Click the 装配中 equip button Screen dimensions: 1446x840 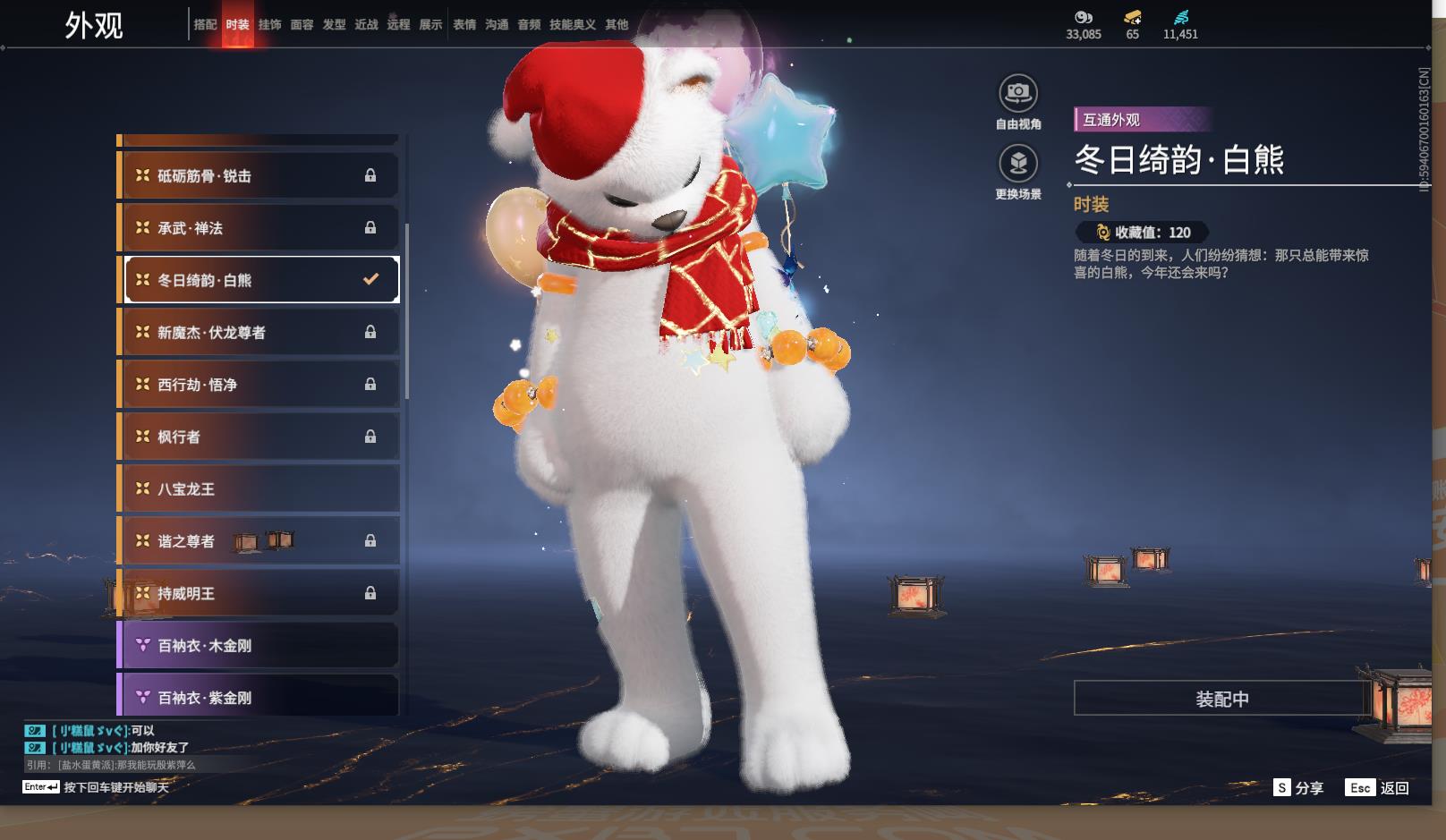1221,699
